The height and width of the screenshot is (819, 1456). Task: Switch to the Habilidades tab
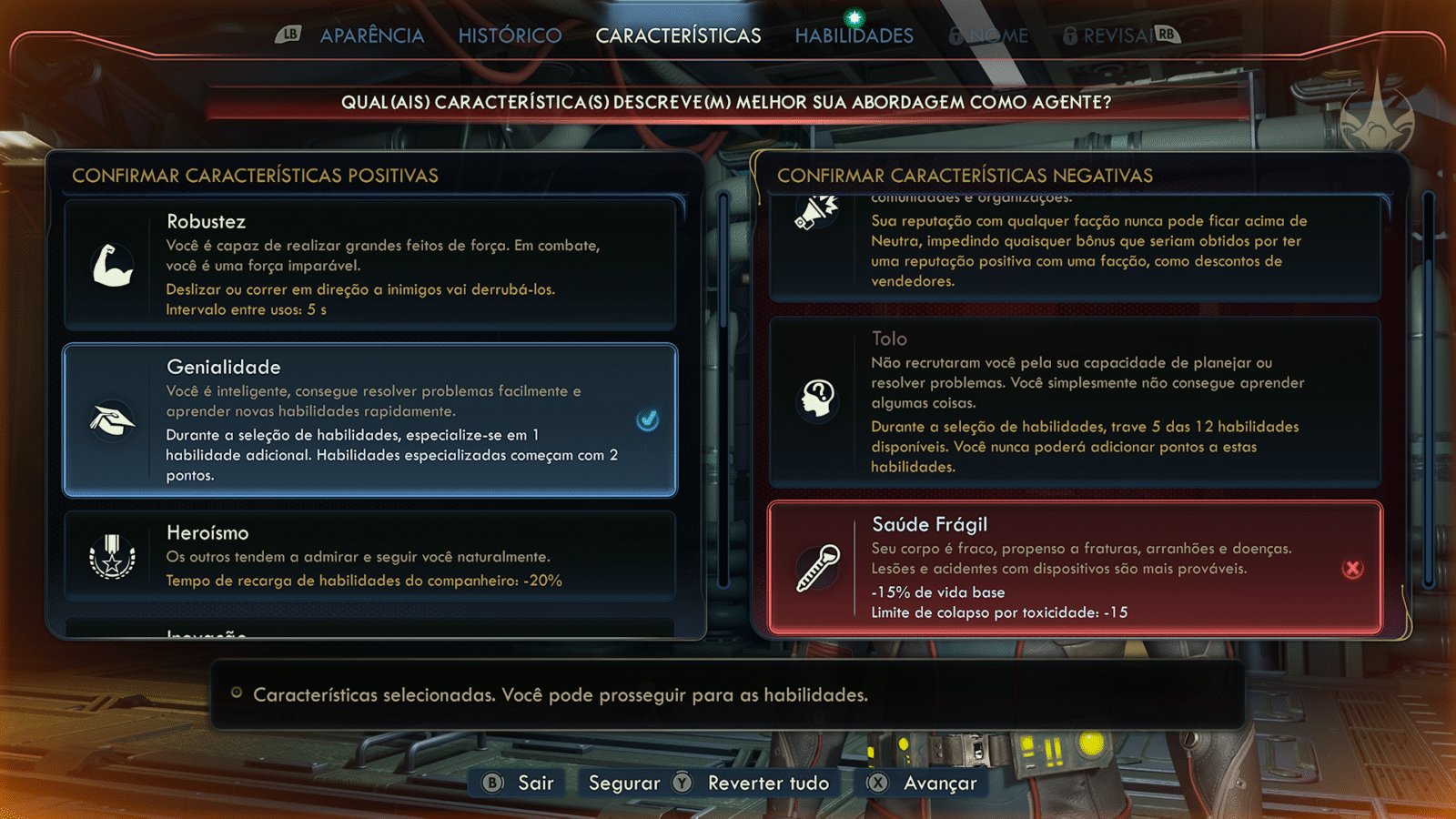(854, 35)
